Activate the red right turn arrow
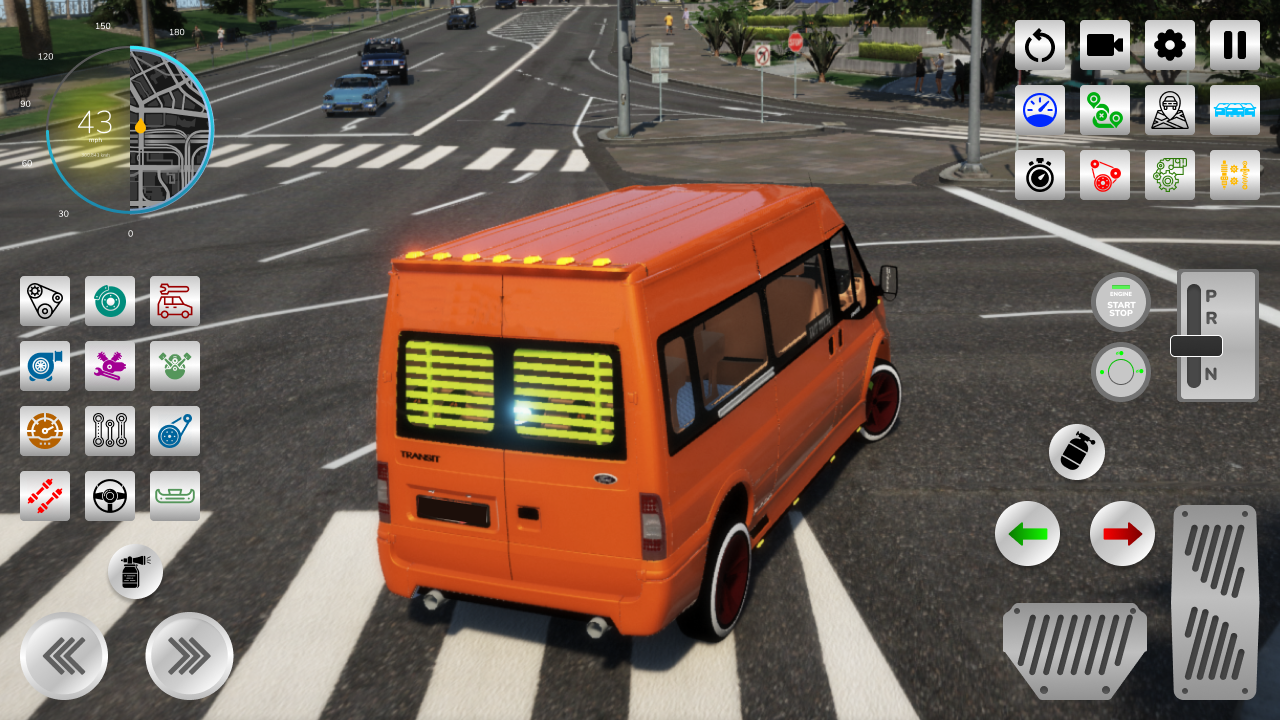Screen dimensions: 1280x720 (x=1122, y=534)
